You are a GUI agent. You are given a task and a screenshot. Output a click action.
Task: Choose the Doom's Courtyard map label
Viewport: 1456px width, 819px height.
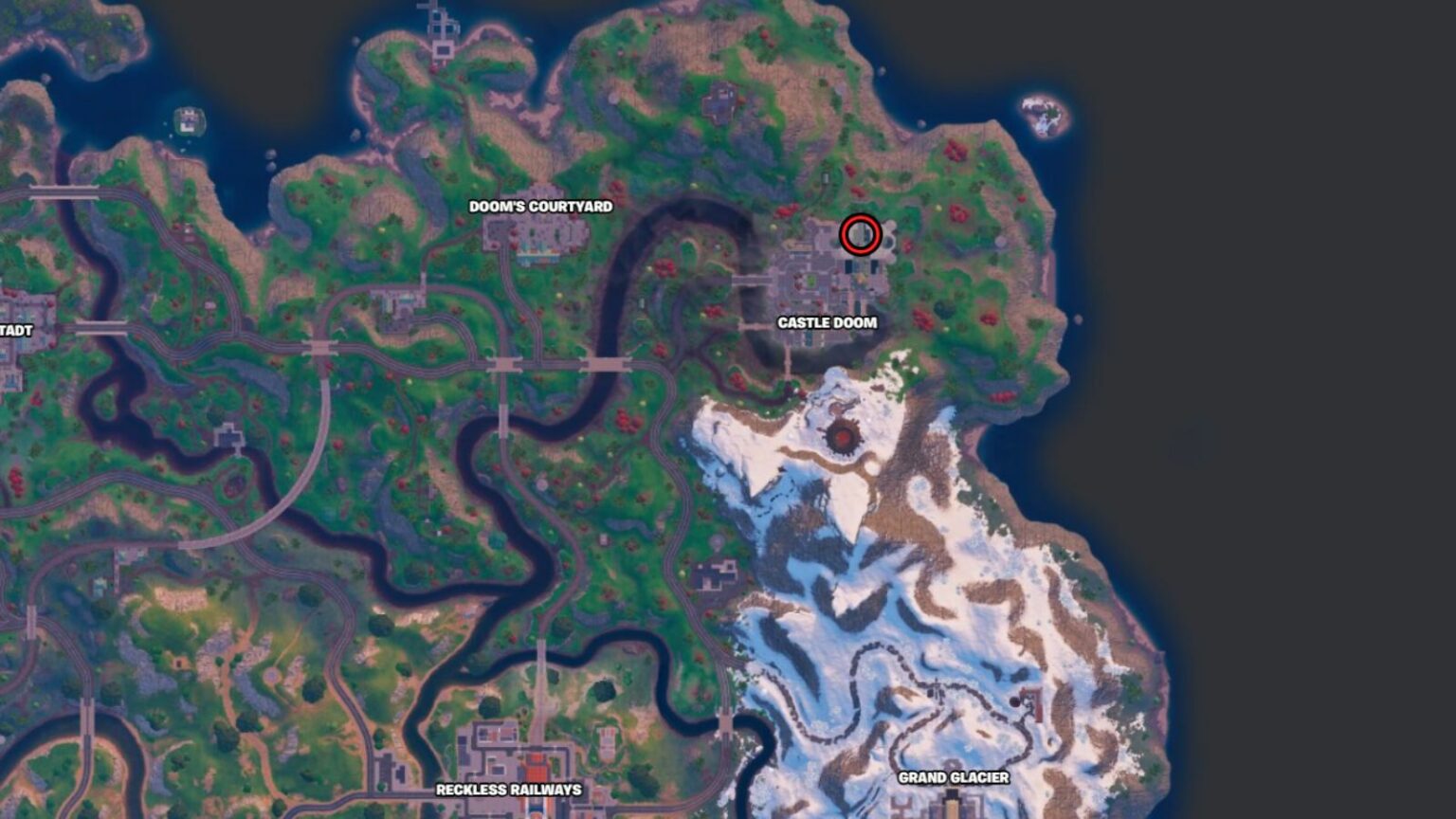[540, 207]
